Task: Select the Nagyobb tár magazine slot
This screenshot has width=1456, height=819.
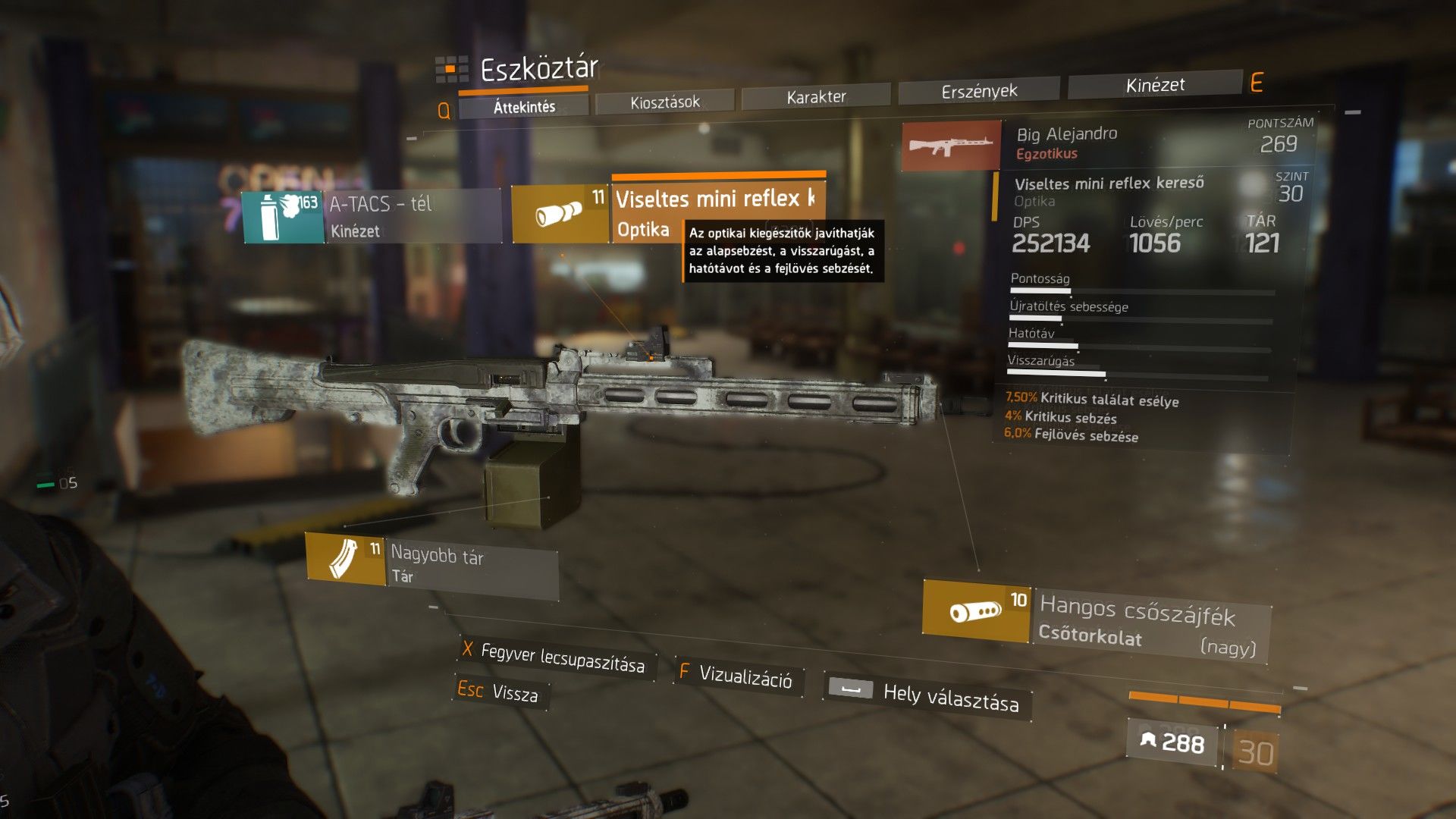Action: click(431, 565)
